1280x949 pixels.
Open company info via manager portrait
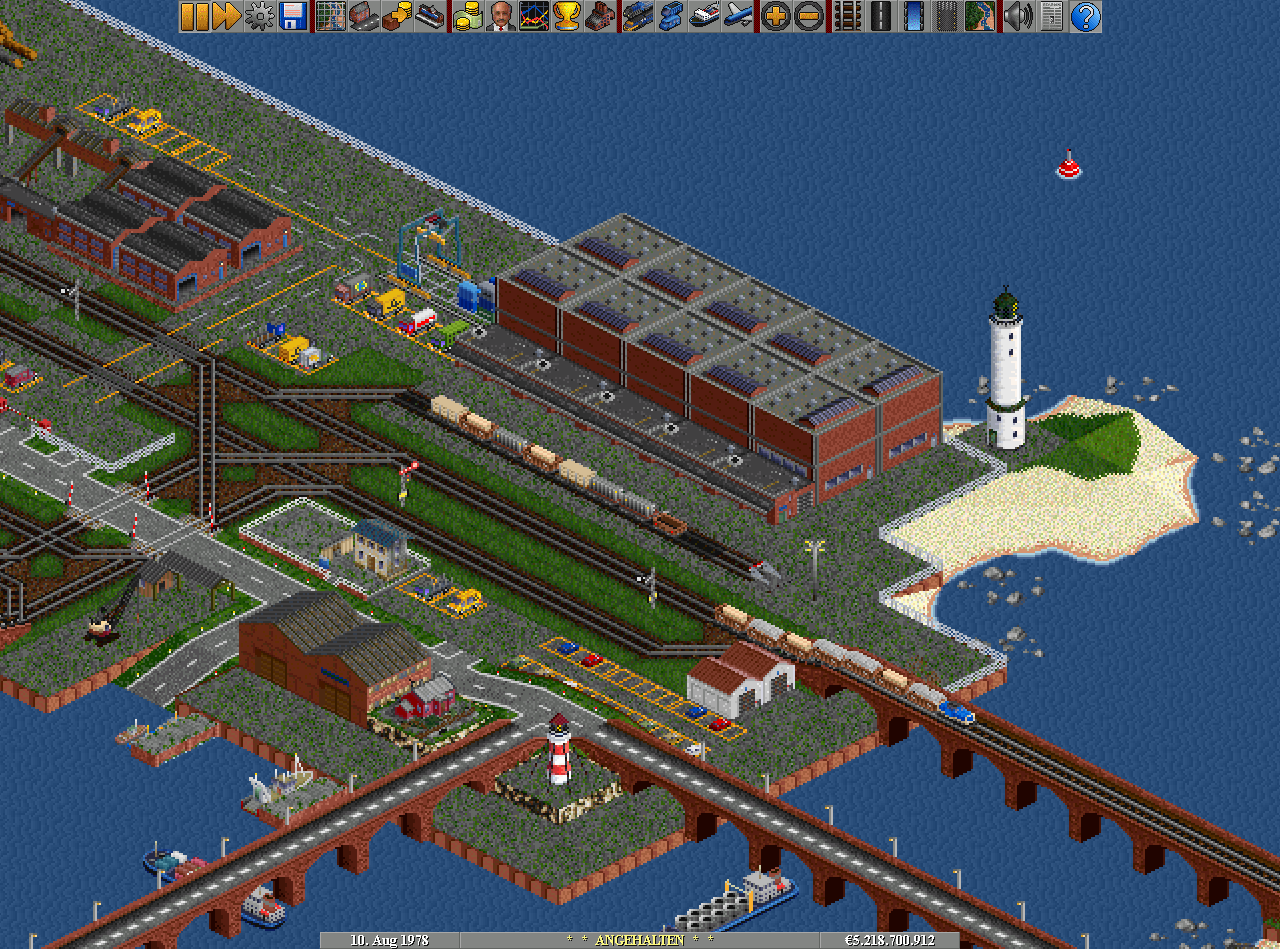(500, 16)
